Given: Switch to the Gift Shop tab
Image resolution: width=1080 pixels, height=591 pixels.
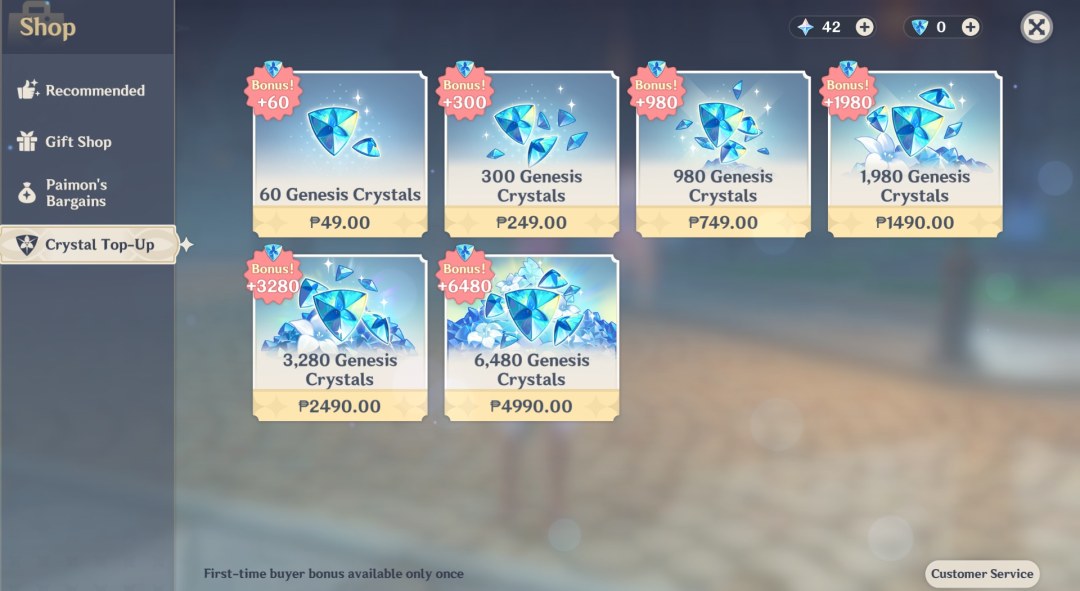Looking at the screenshot, I should (x=78, y=142).
